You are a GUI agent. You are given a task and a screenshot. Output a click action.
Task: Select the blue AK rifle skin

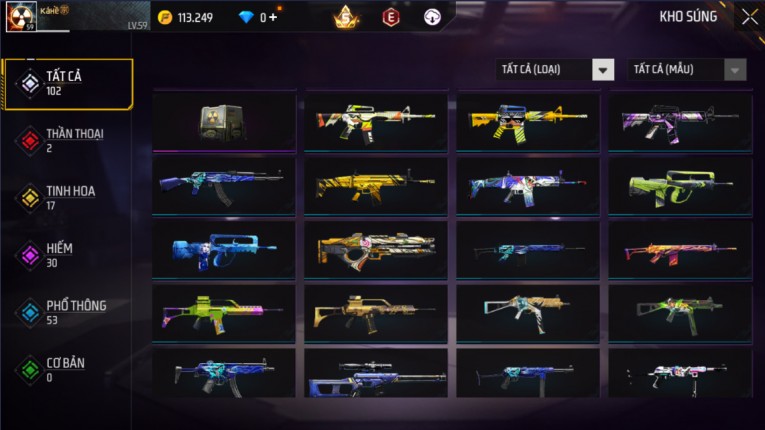(223, 185)
